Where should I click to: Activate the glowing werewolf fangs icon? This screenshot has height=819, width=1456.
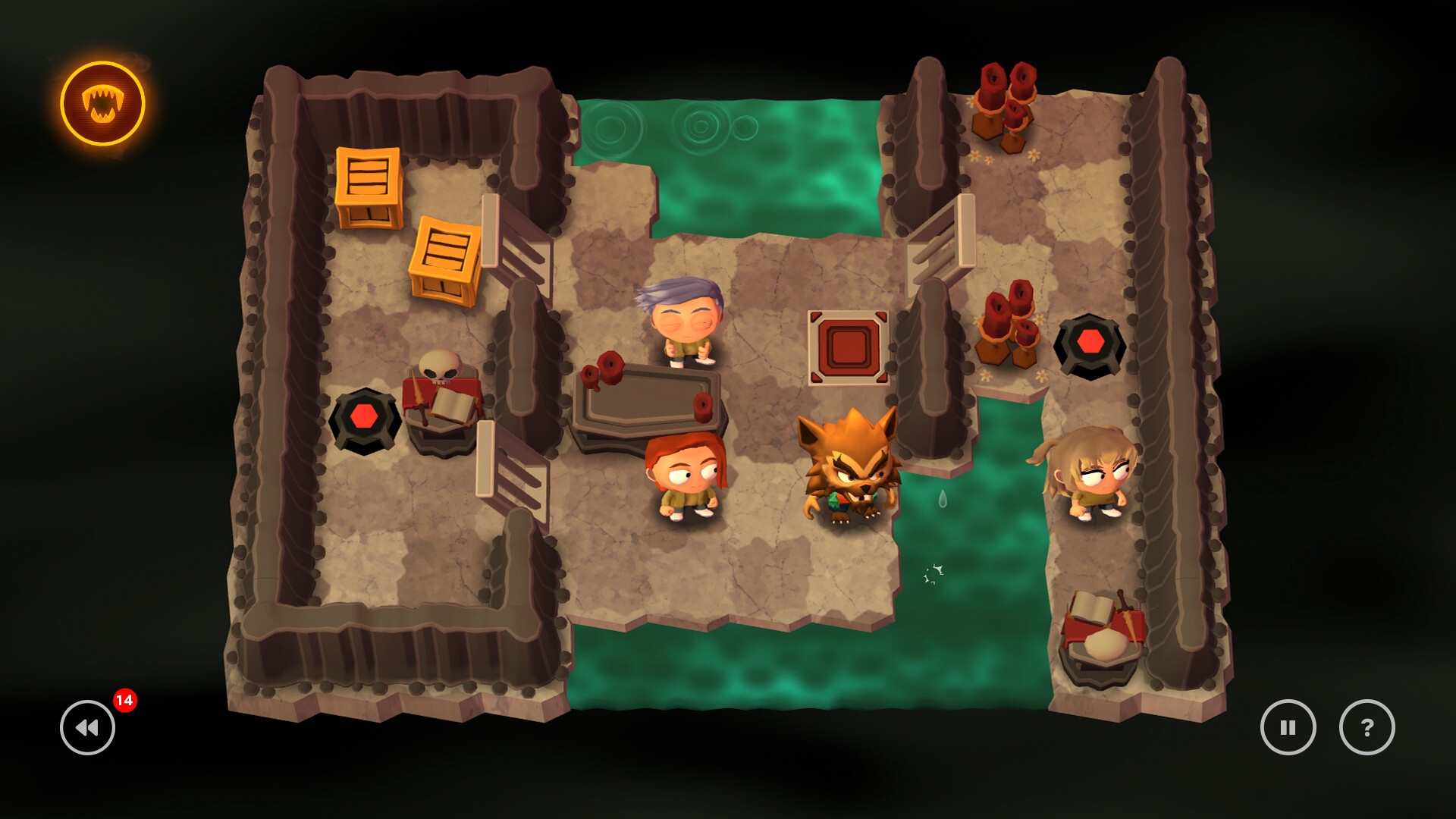tap(102, 104)
